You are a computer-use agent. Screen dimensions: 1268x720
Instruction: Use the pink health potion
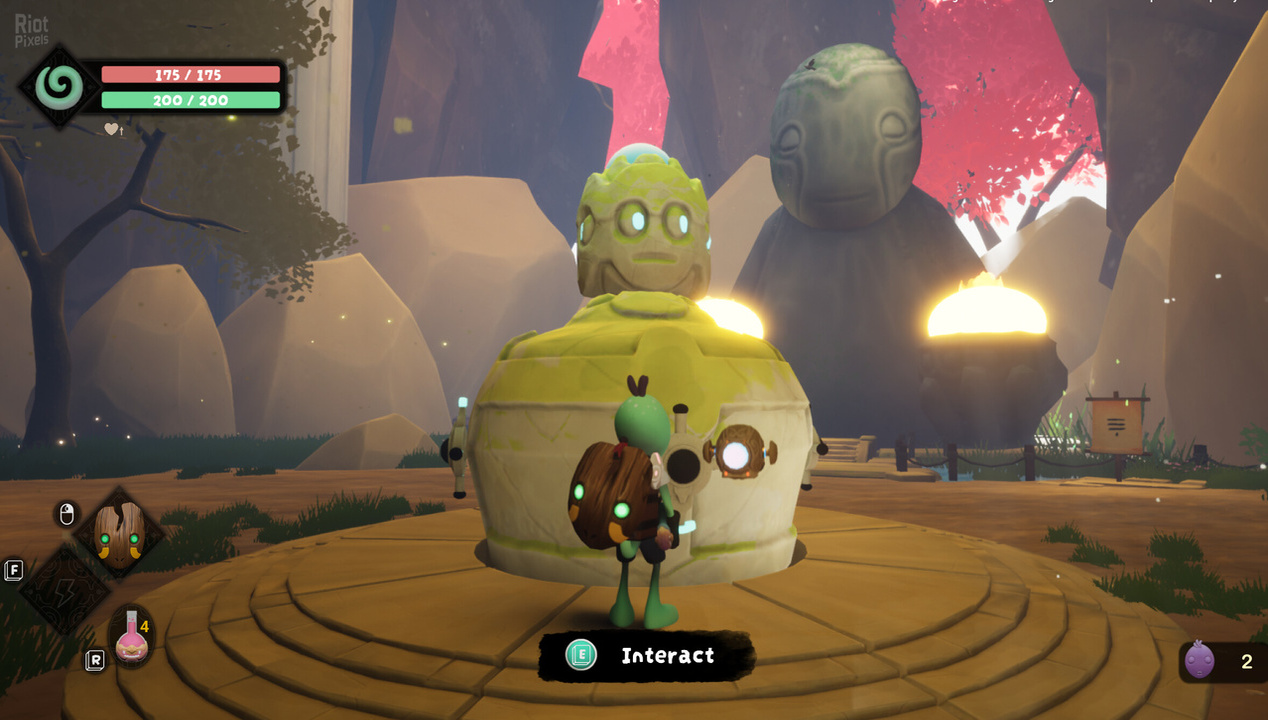(131, 637)
